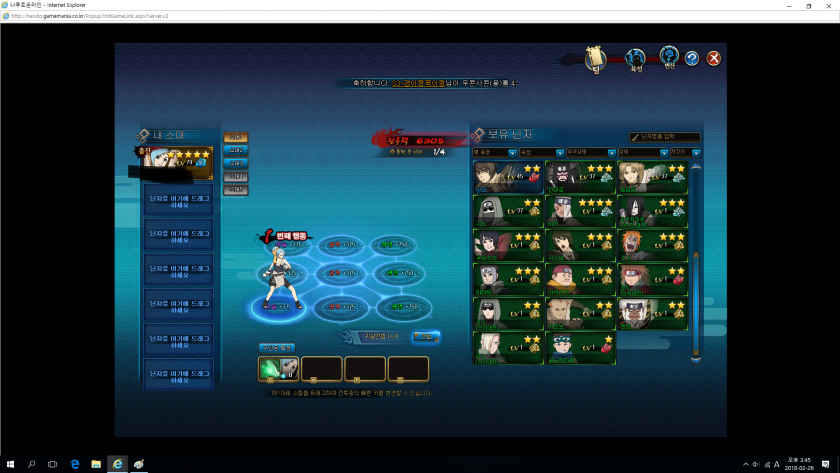This screenshot has width=840, height=473.
Task: Type in the ninja name search field
Action: [x=665, y=136]
